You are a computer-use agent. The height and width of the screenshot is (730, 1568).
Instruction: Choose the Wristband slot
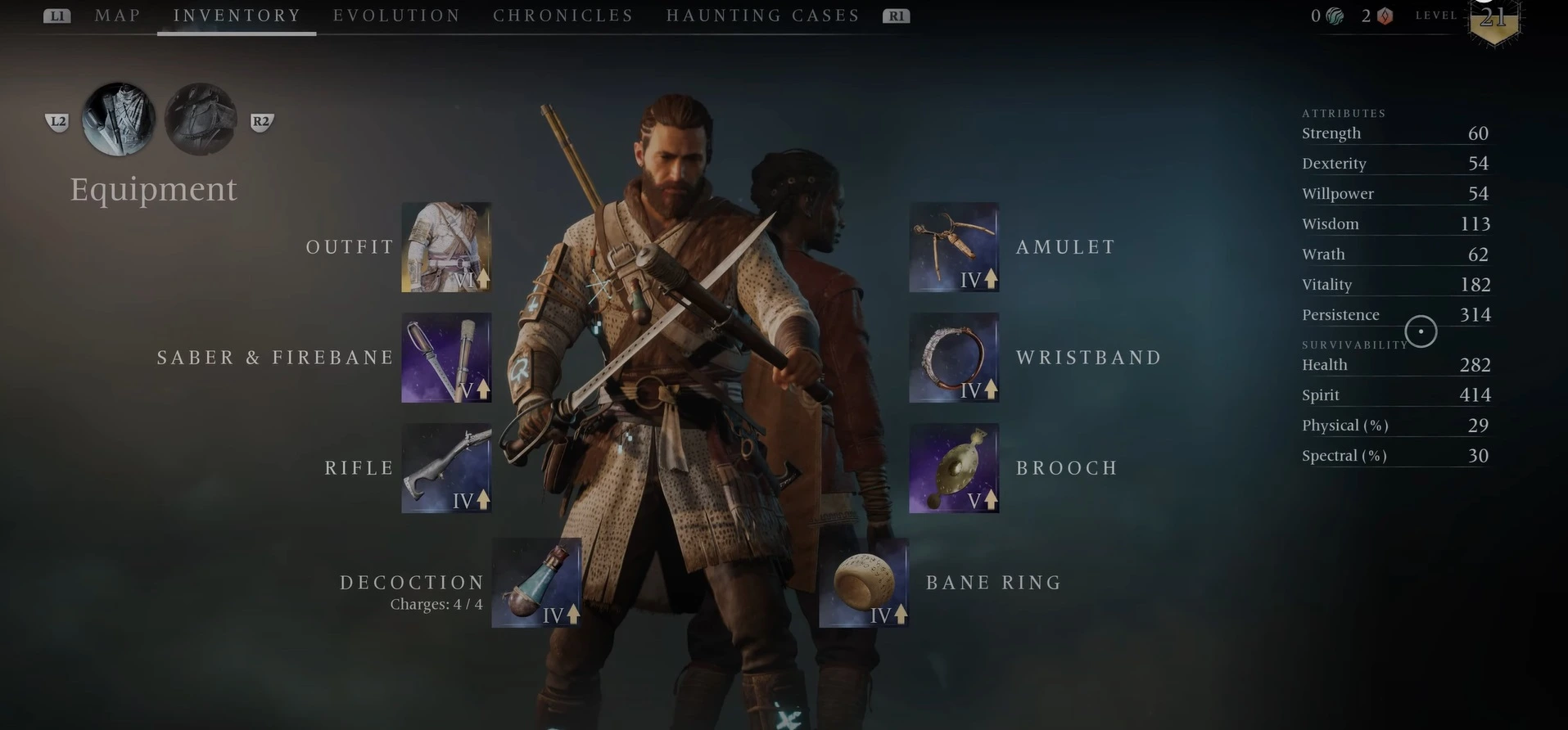pos(954,358)
